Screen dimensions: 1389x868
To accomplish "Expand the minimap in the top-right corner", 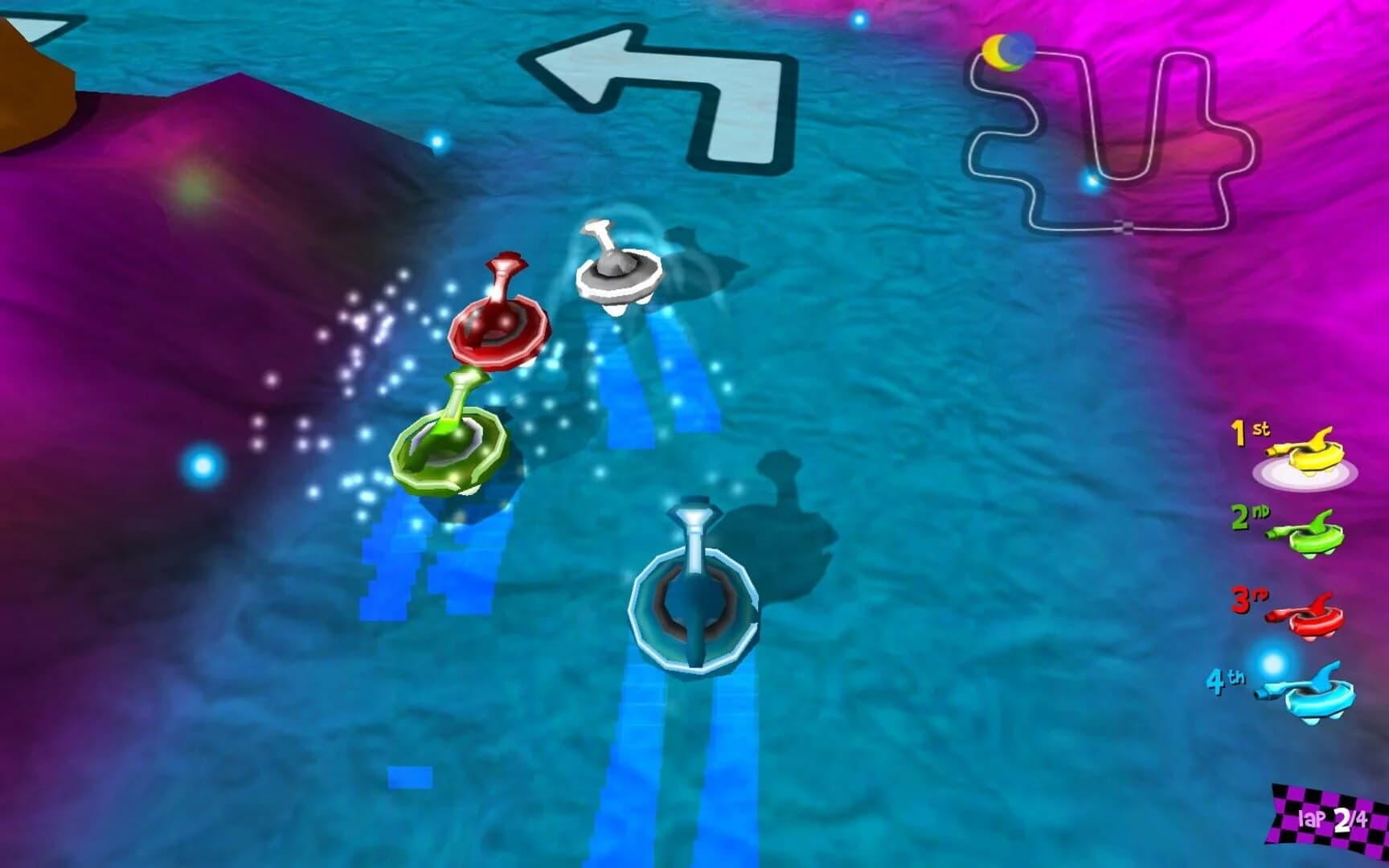I will coord(1101,129).
